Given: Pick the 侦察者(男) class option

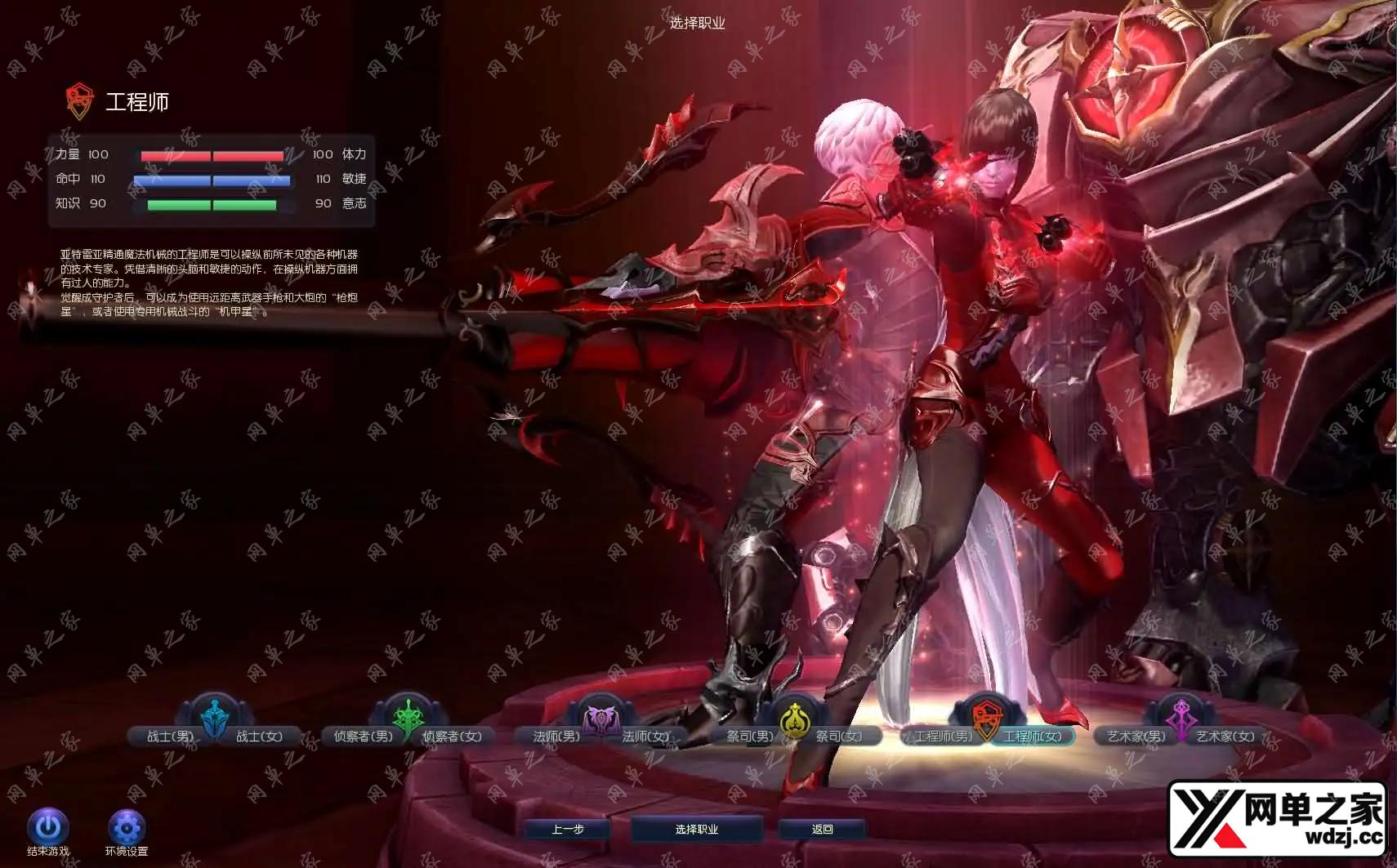Looking at the screenshot, I should (363, 737).
